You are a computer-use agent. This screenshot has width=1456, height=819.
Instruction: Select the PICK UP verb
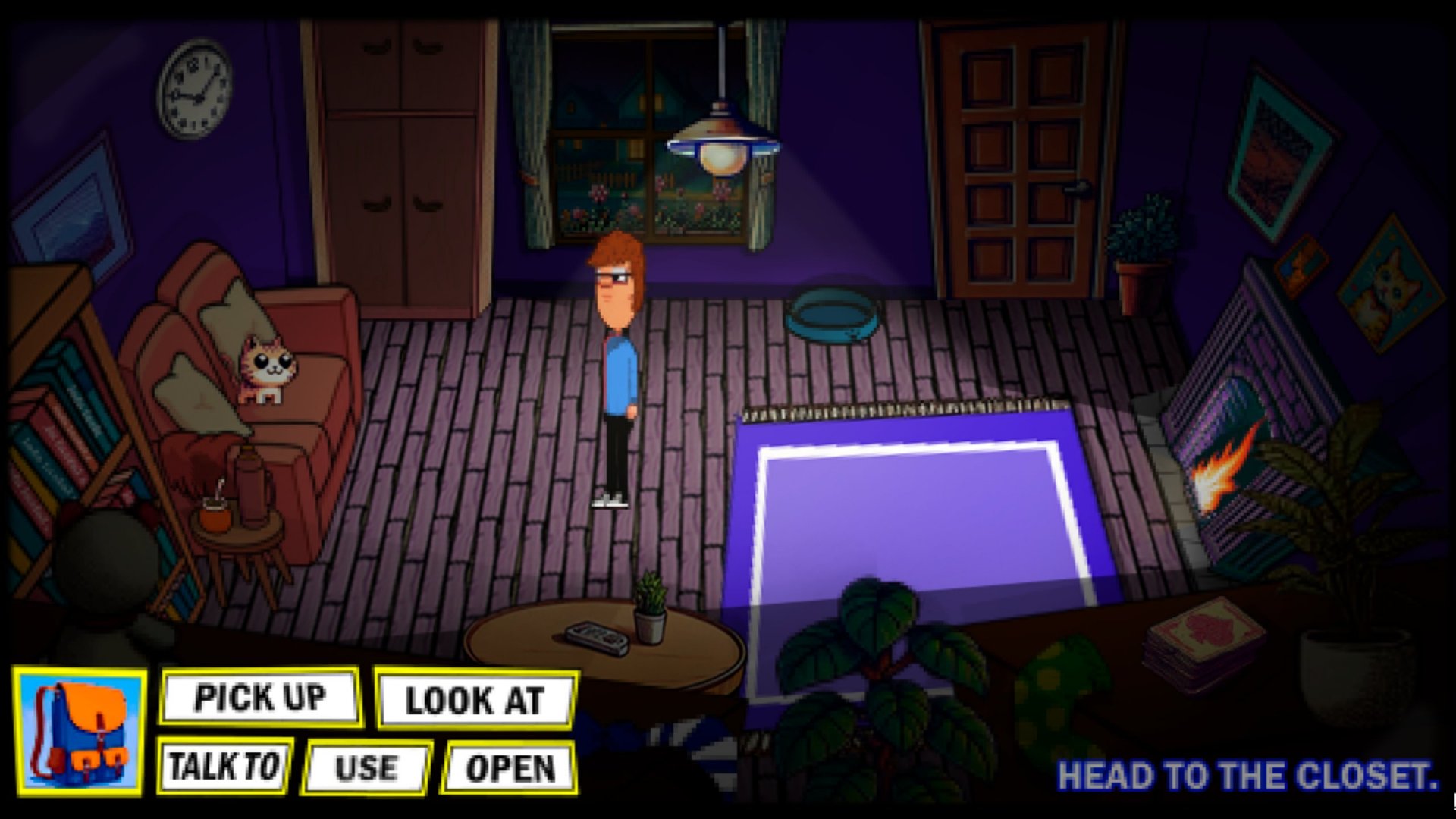(x=259, y=698)
